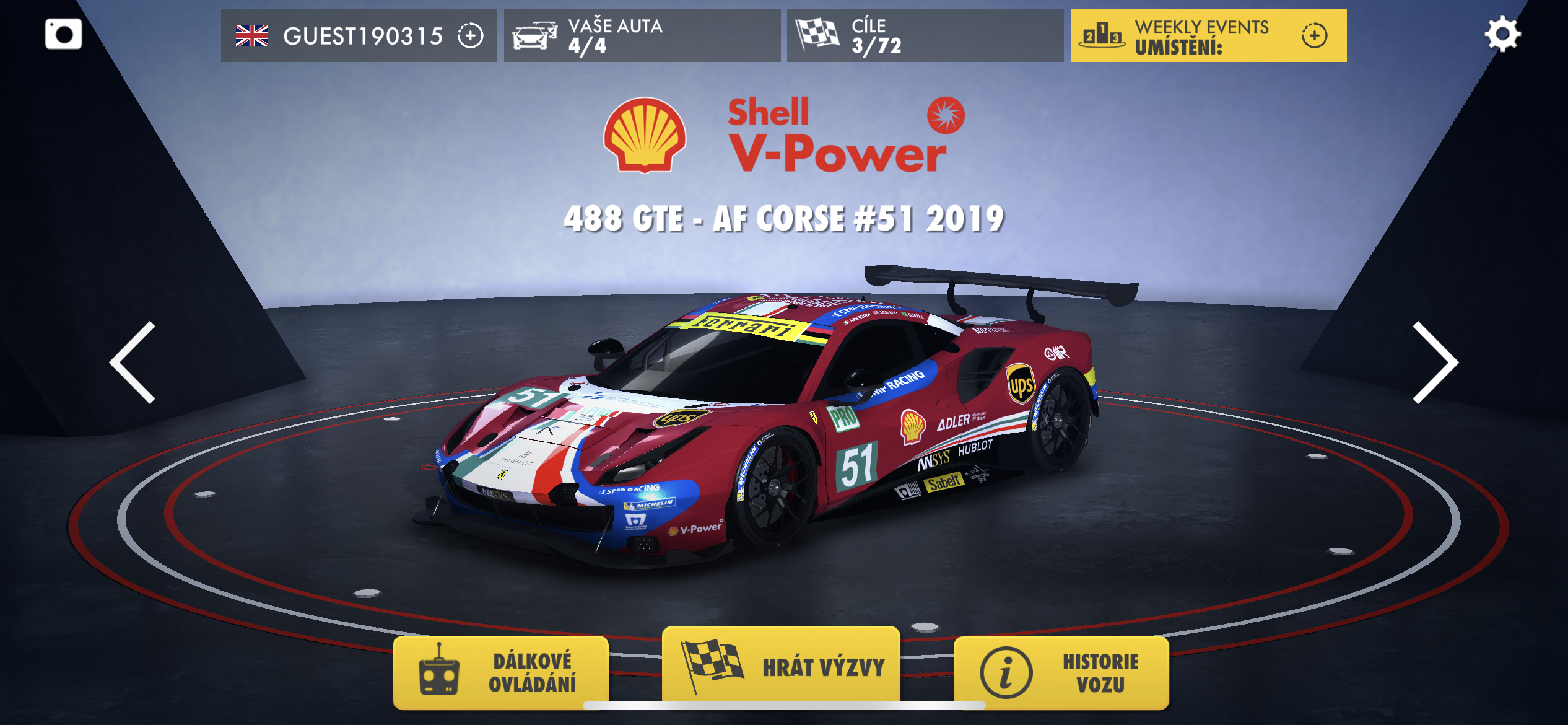Viewport: 1568px width, 725px height.
Task: Show the next car with right arrow
Action: click(1435, 362)
